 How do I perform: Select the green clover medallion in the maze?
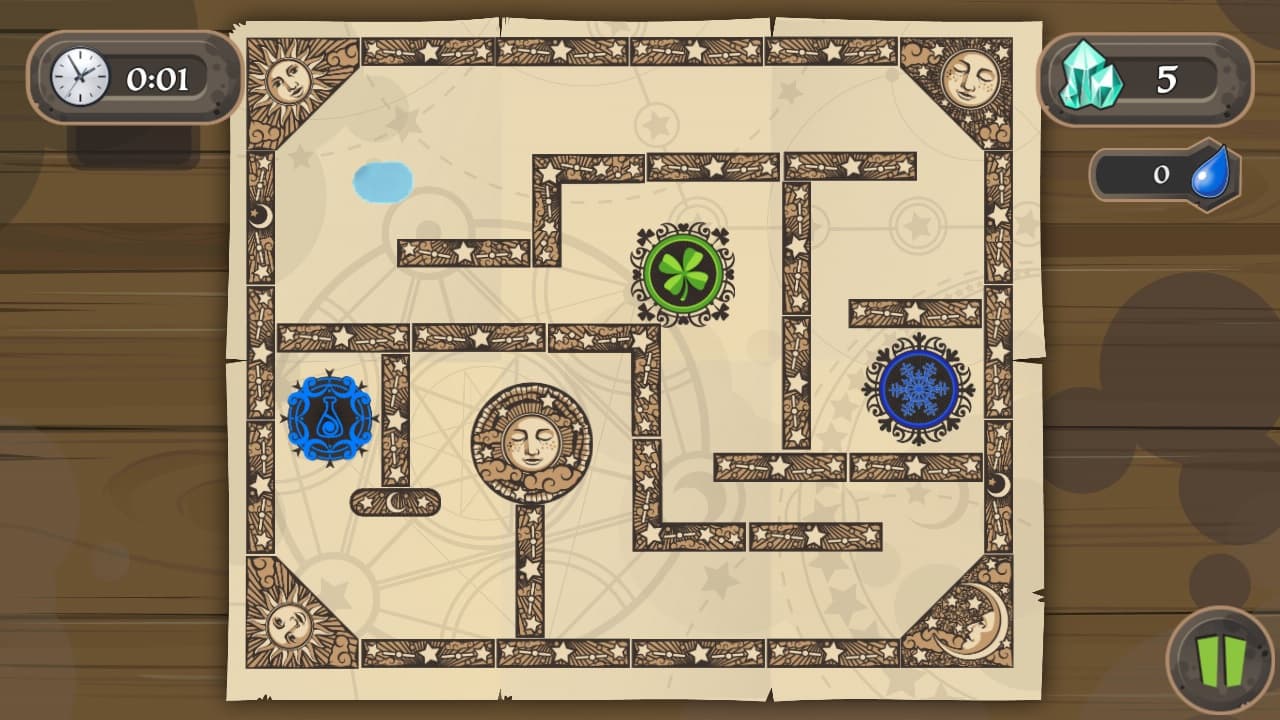click(683, 271)
